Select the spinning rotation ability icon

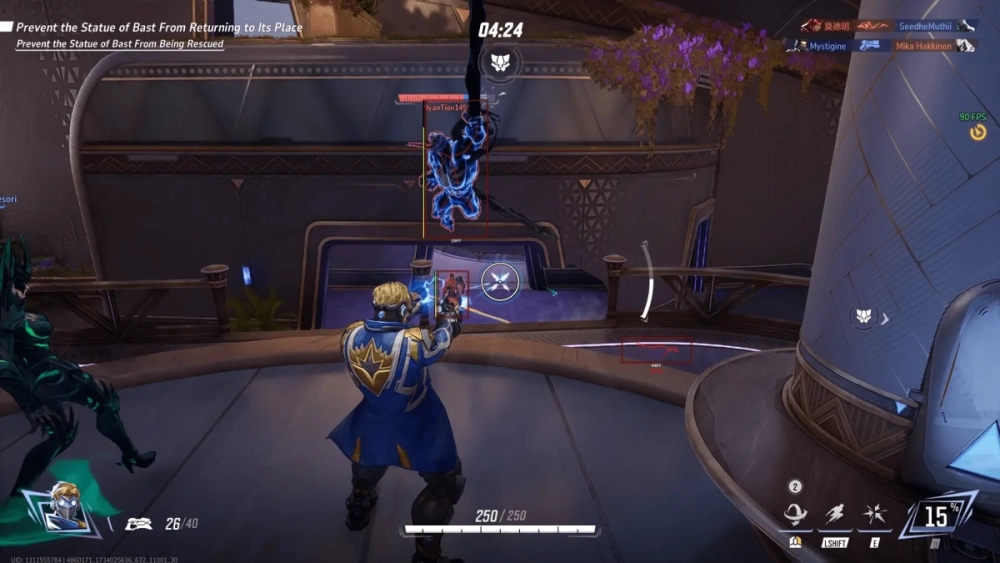(x=796, y=515)
